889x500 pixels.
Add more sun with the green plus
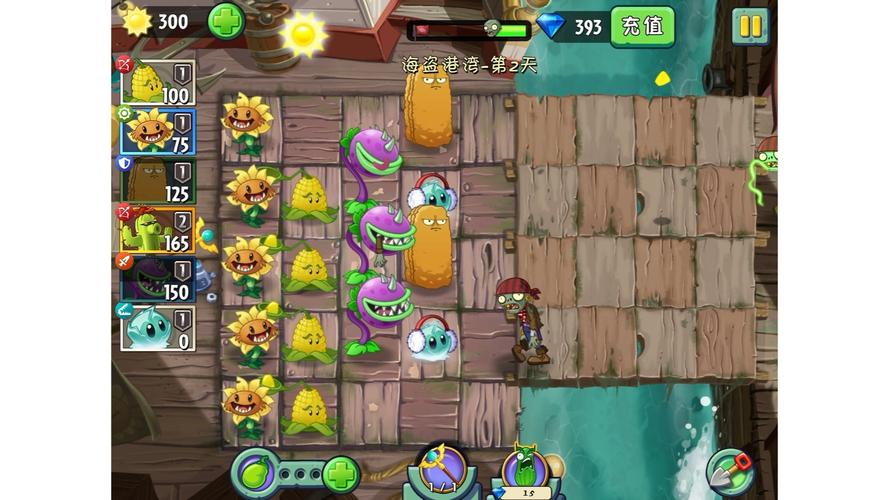pos(225,21)
